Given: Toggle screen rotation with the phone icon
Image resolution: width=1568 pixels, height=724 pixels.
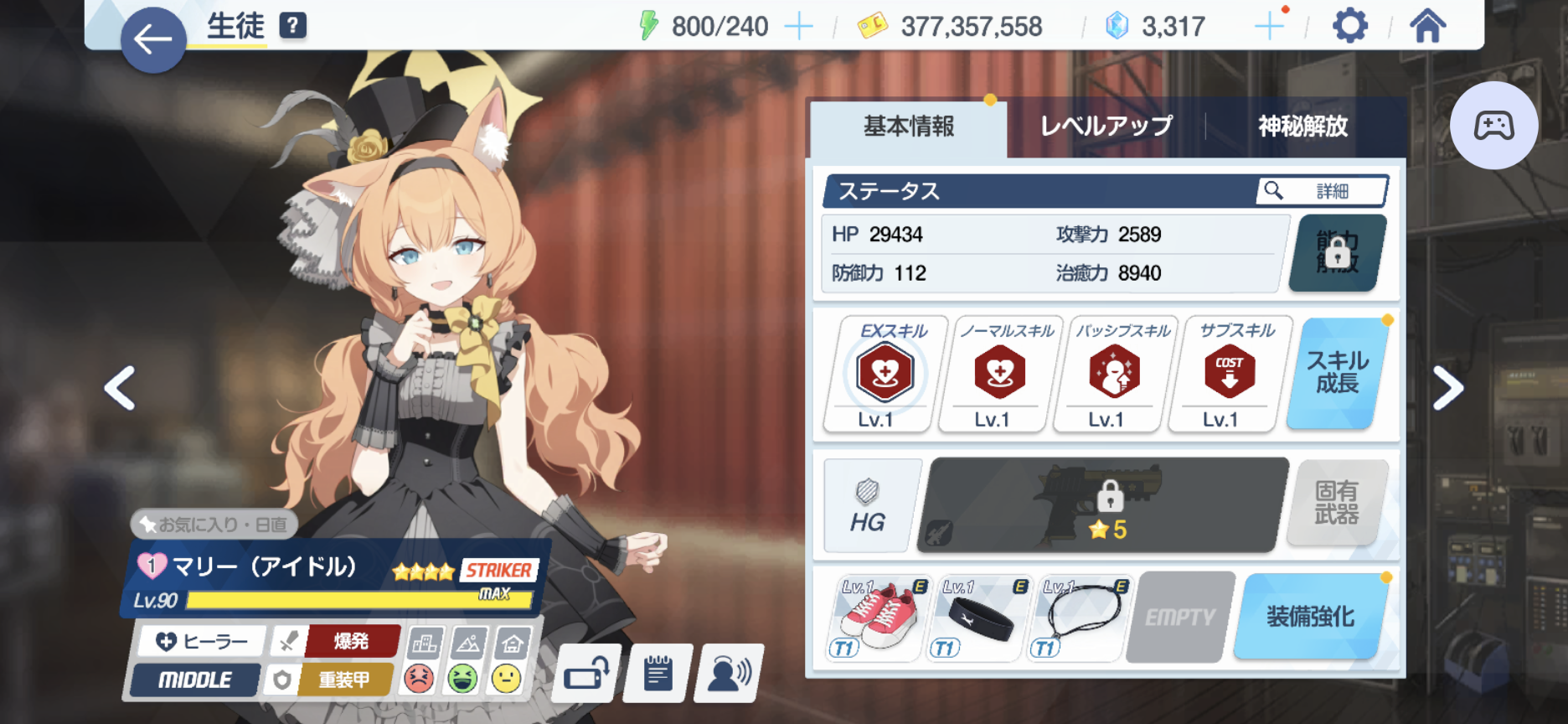Looking at the screenshot, I should coord(586,673).
